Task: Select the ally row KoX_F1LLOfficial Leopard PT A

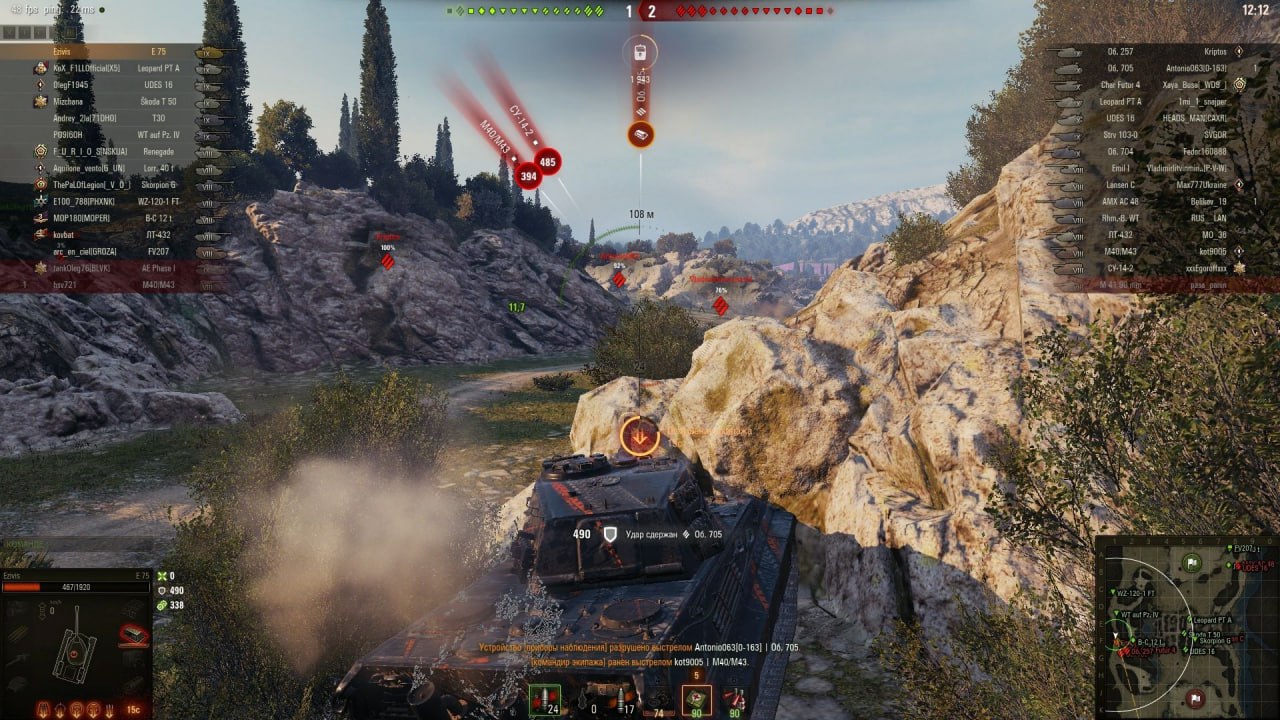Action: click(x=110, y=68)
